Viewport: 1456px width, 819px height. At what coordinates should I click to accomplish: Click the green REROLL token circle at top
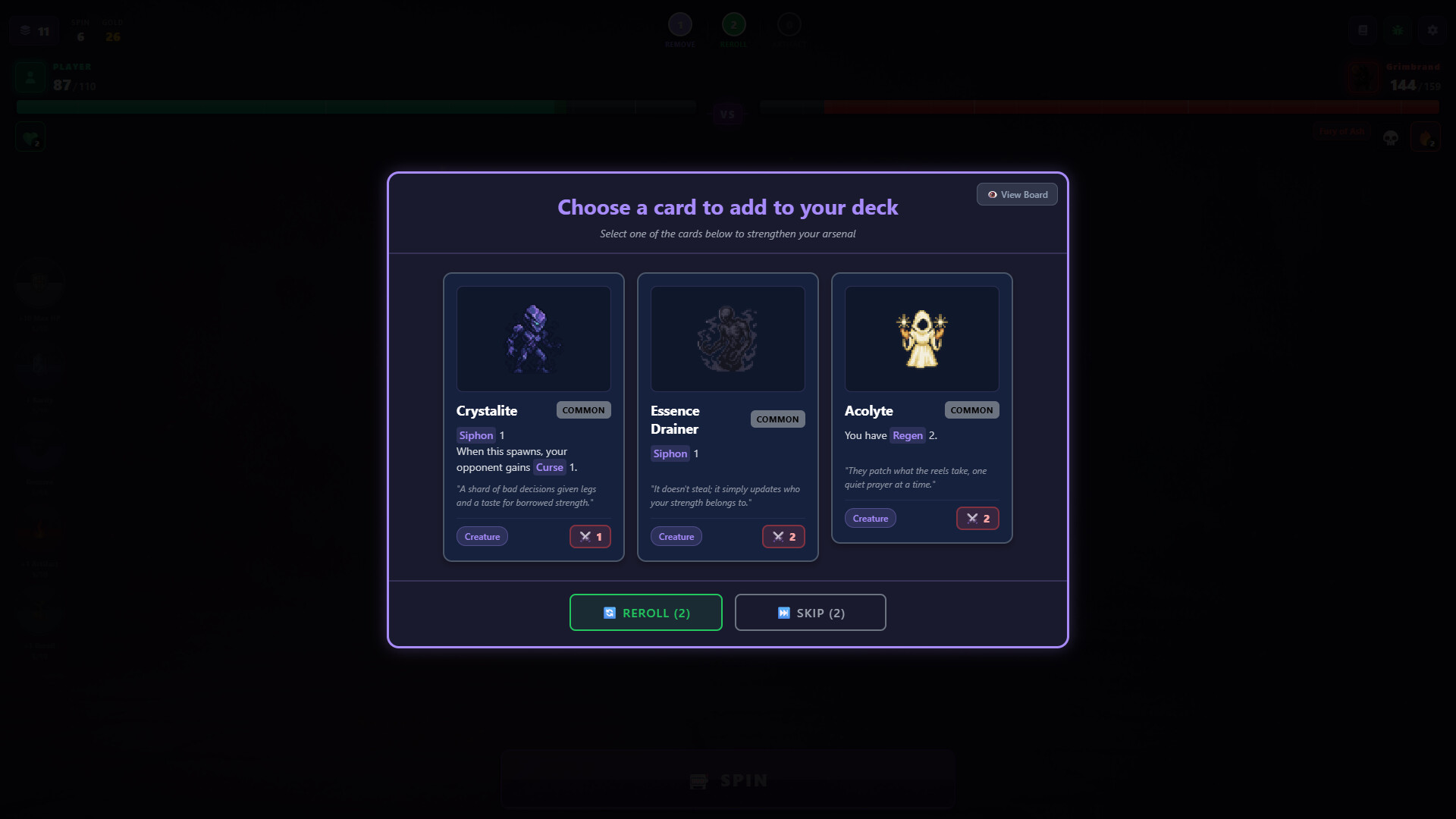[733, 24]
